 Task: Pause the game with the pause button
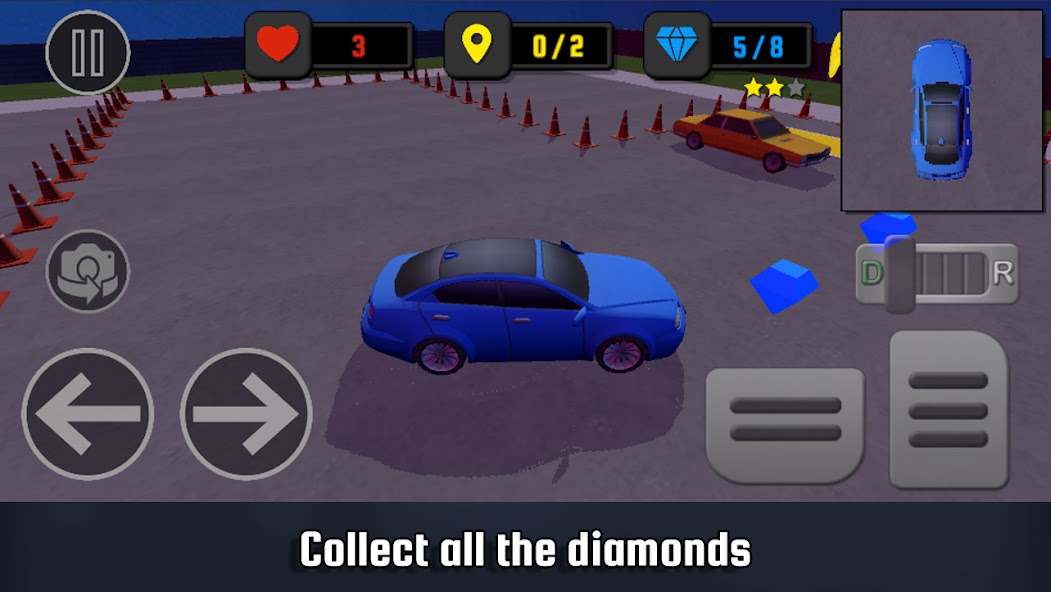click(88, 52)
